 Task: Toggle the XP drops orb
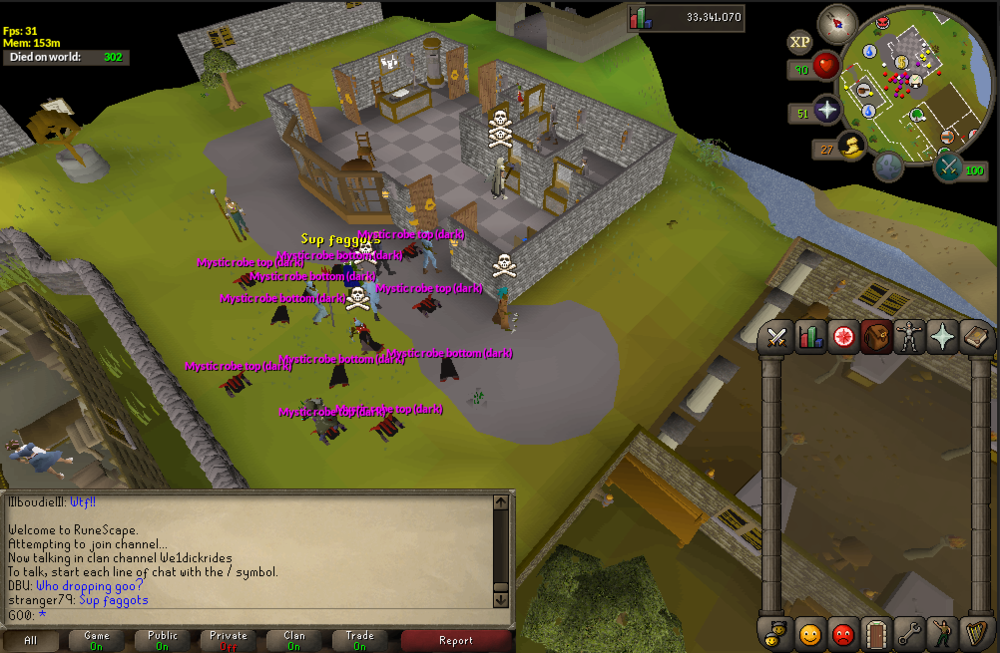pos(799,42)
